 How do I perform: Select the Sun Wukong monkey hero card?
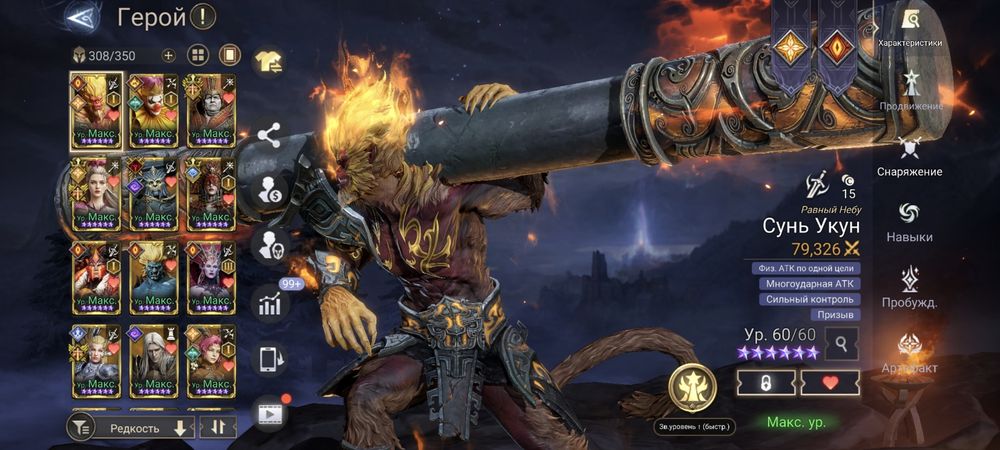point(95,110)
